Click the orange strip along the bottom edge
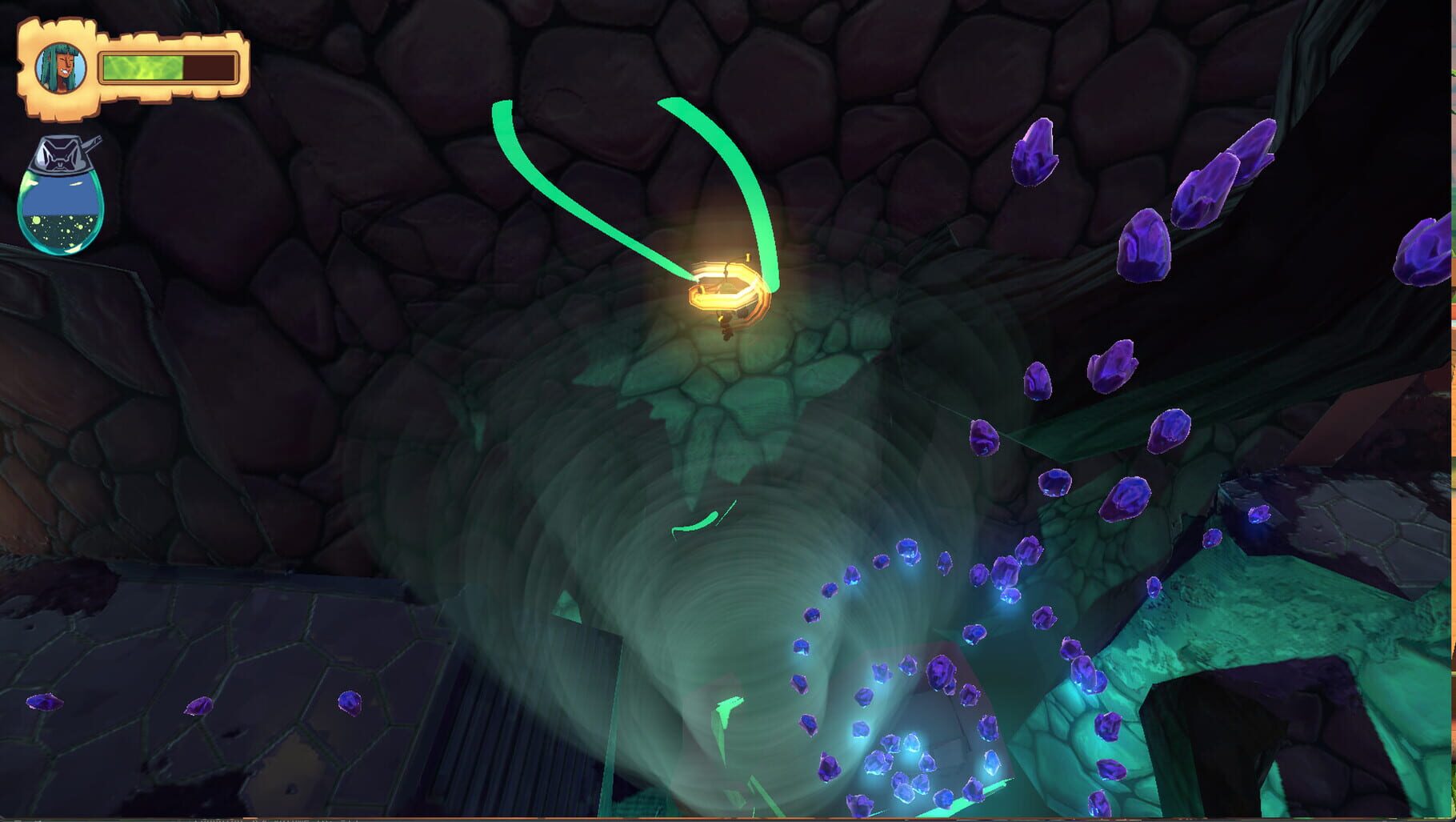The width and height of the screenshot is (1456, 822). coord(720,818)
